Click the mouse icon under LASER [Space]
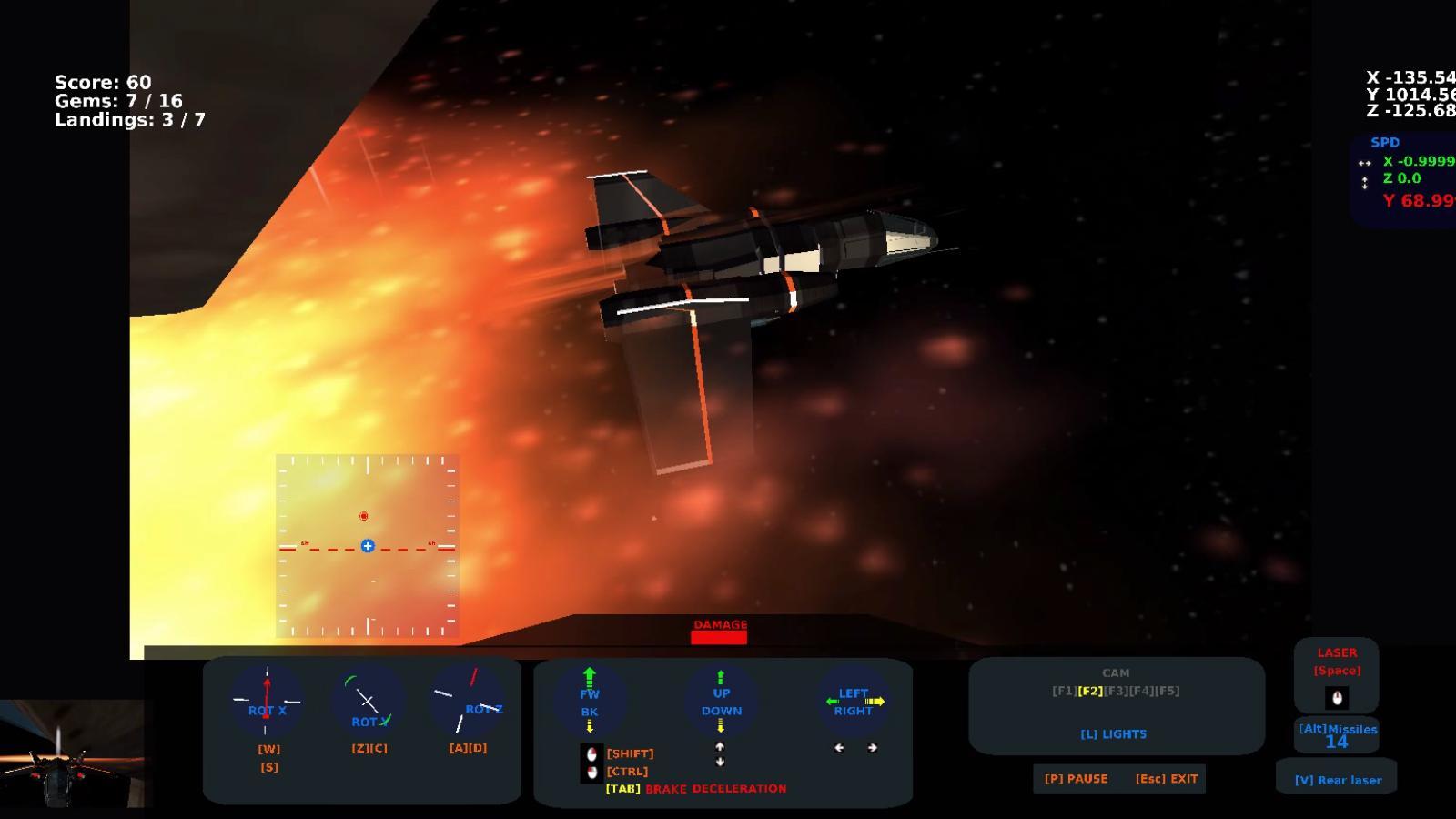 pos(1336,698)
